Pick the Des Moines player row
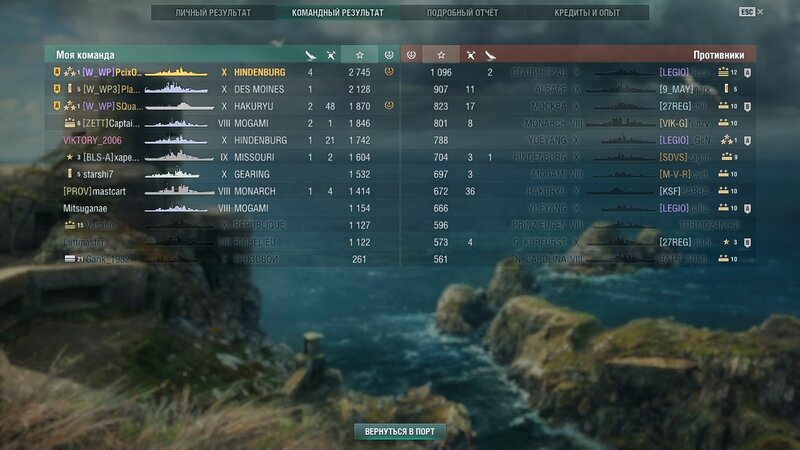 [x=220, y=89]
